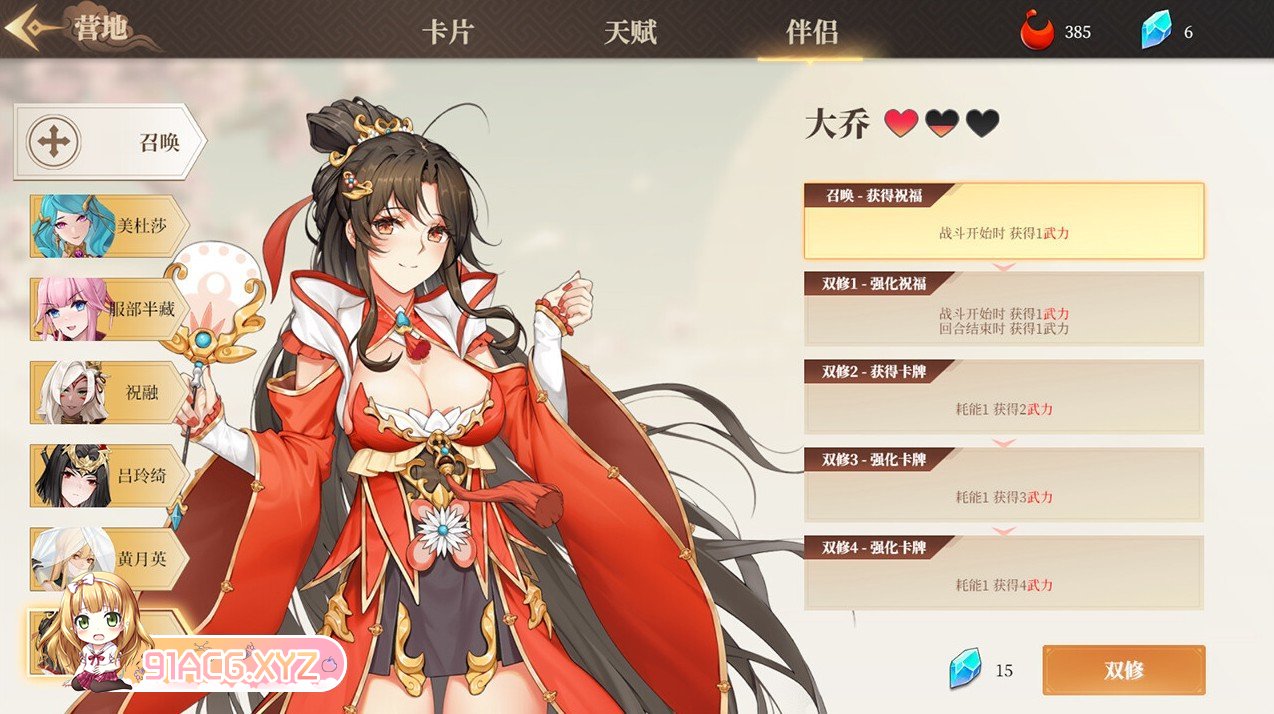Select companion 吕玲绮
The height and width of the screenshot is (714, 1274).
click(x=108, y=476)
